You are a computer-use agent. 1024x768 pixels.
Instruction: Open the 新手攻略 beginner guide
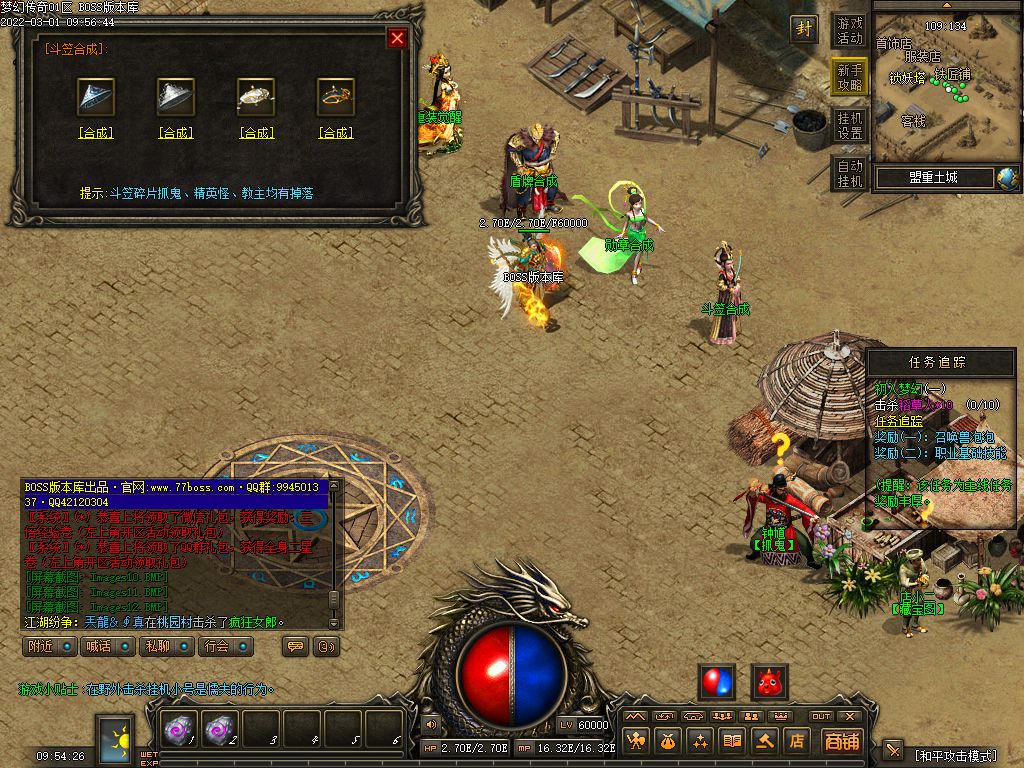point(850,77)
